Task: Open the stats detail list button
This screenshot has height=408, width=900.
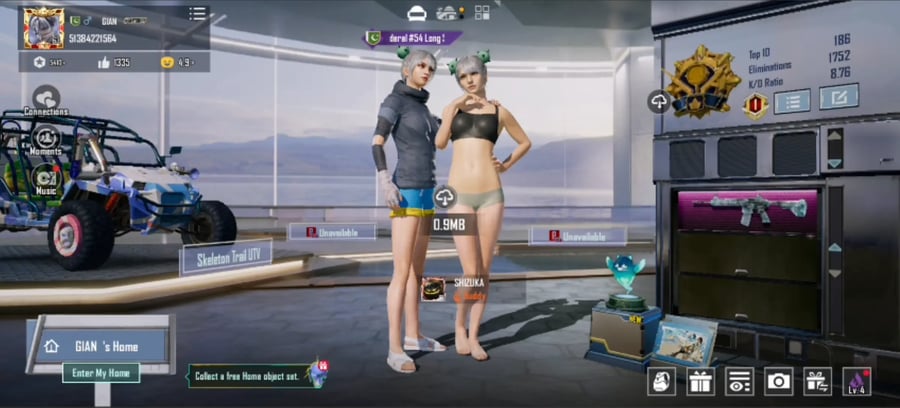Action: point(792,100)
